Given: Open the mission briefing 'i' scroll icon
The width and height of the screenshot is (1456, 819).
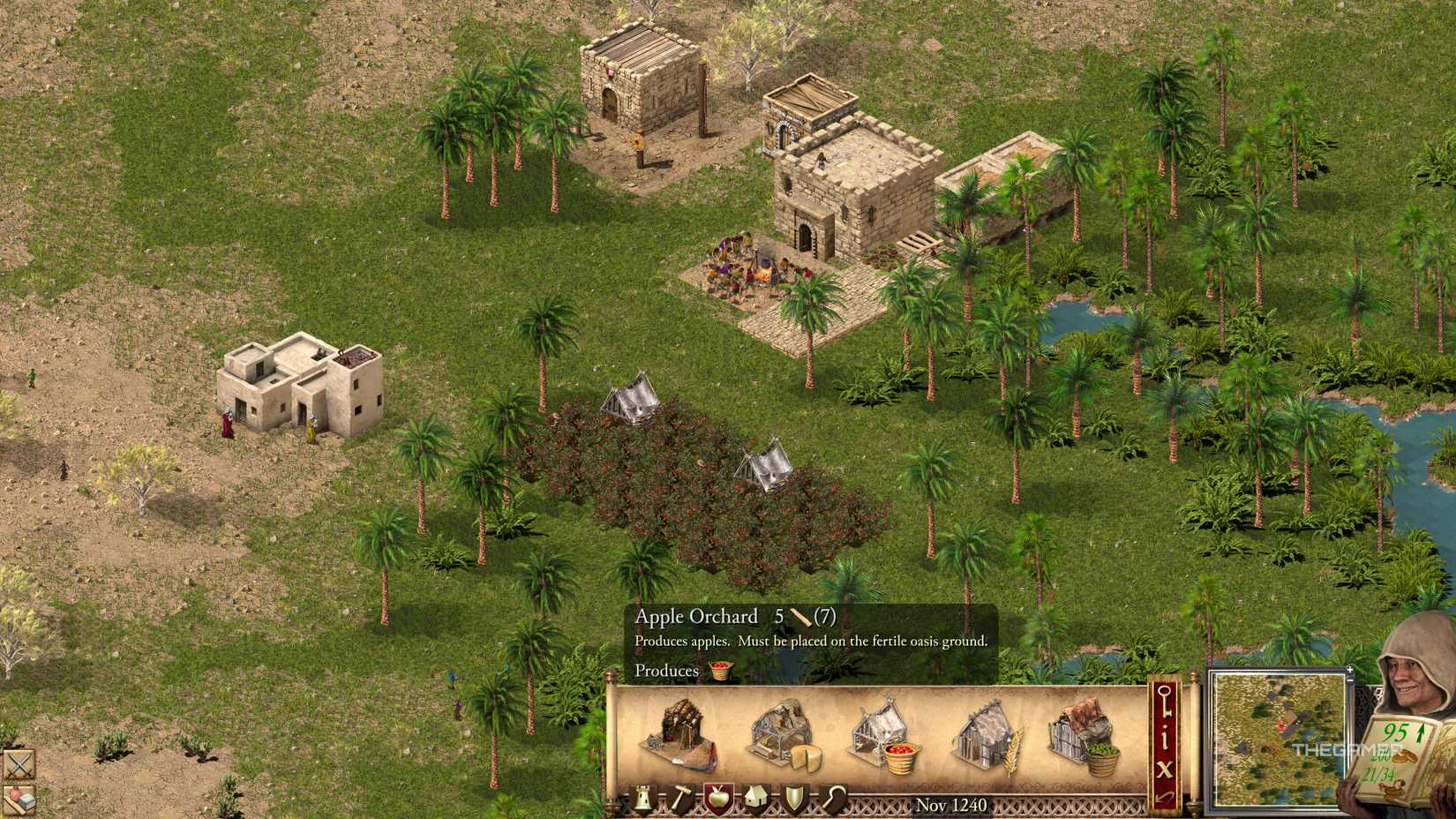Looking at the screenshot, I should click(x=1164, y=736).
